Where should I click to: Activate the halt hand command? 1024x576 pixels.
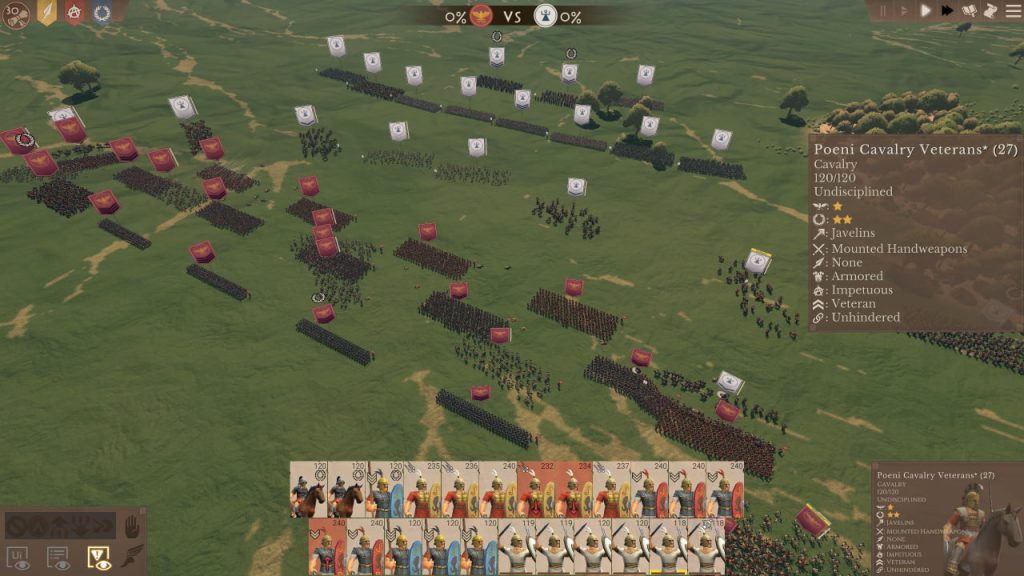tap(132, 525)
